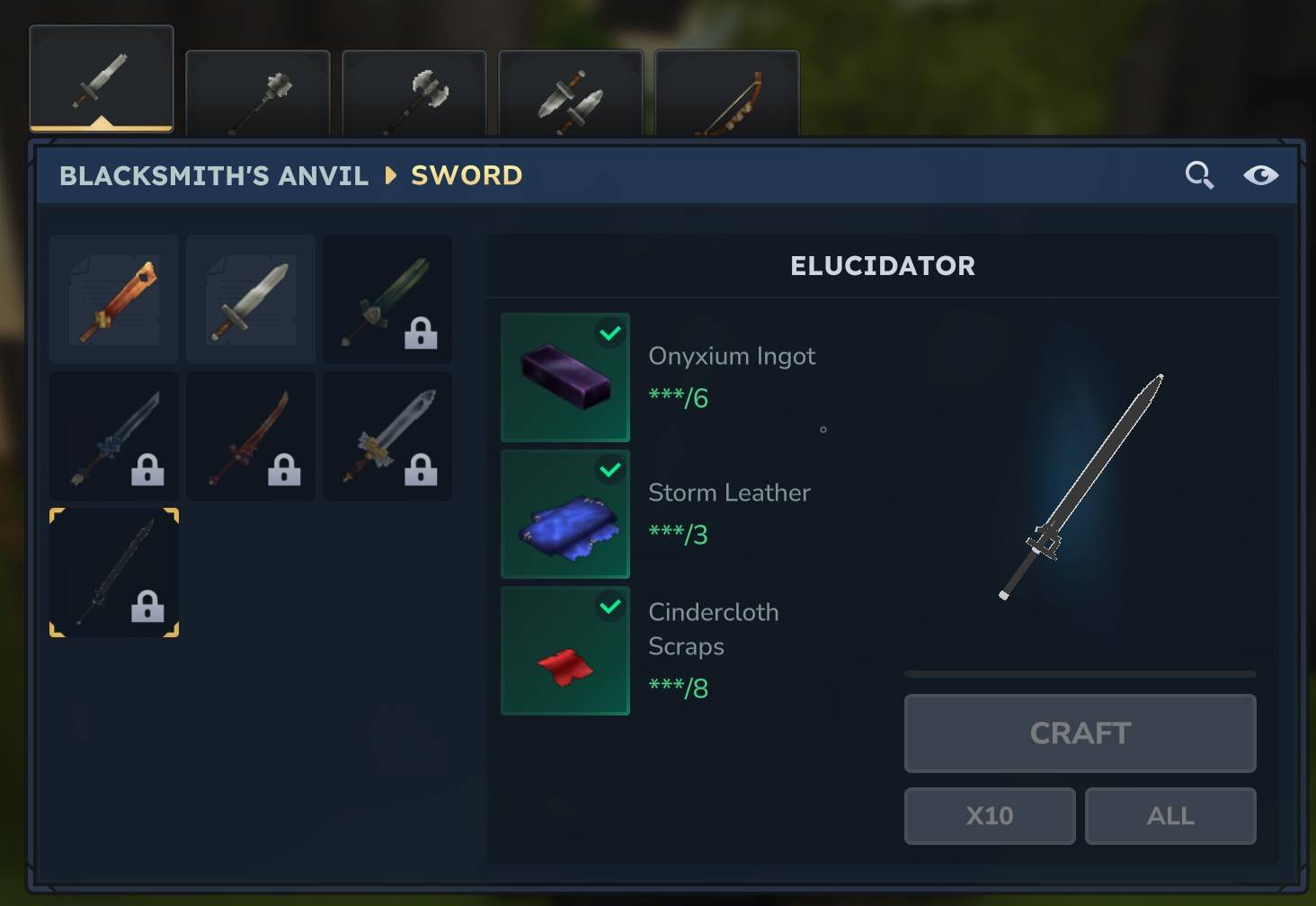Select the battle axe category tab
1316x906 pixels.
tap(414, 94)
